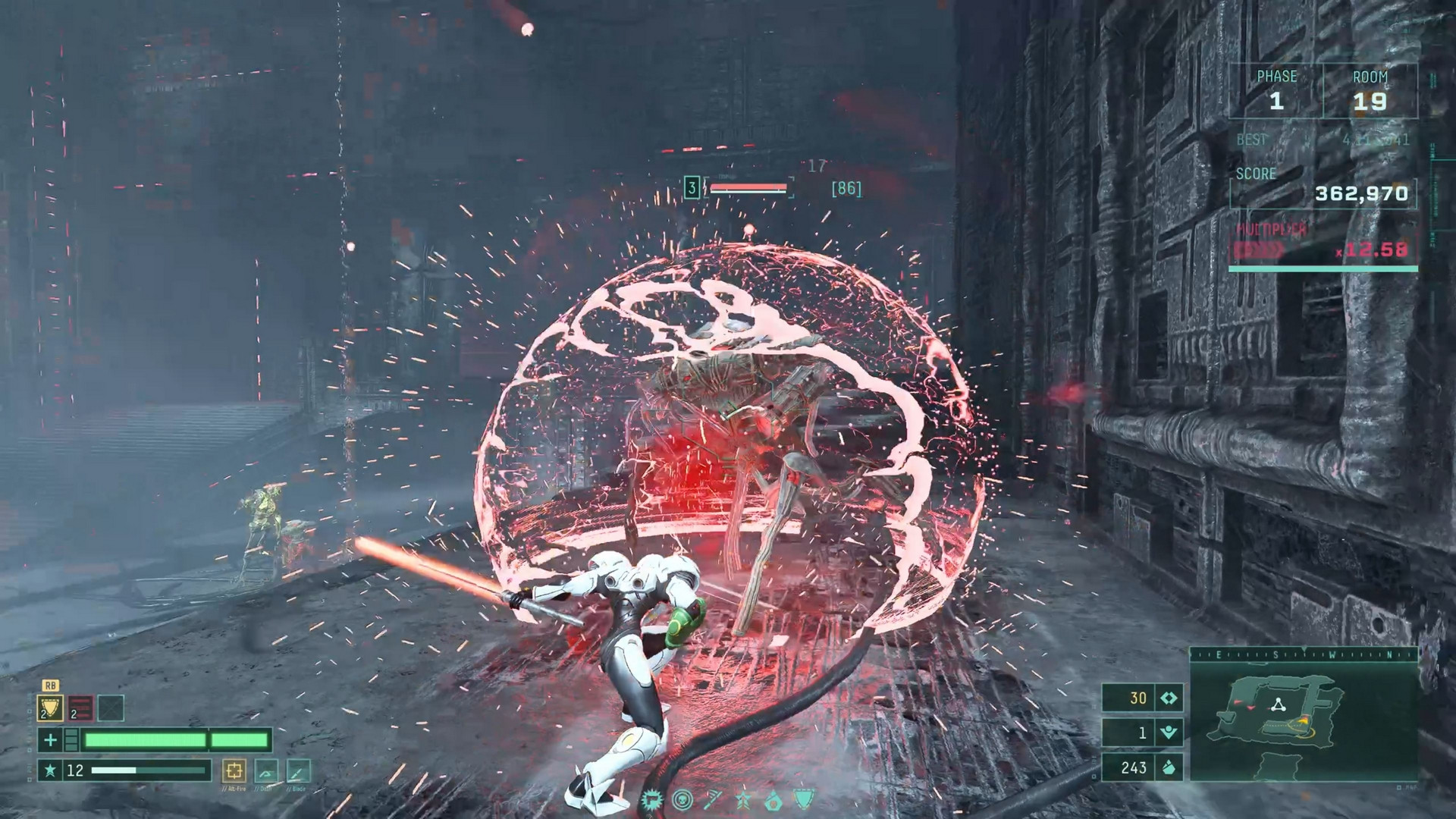Image resolution: width=1456 pixels, height=819 pixels.
Task: Click the skull artifact icon at bottom center
Action: [x=681, y=800]
